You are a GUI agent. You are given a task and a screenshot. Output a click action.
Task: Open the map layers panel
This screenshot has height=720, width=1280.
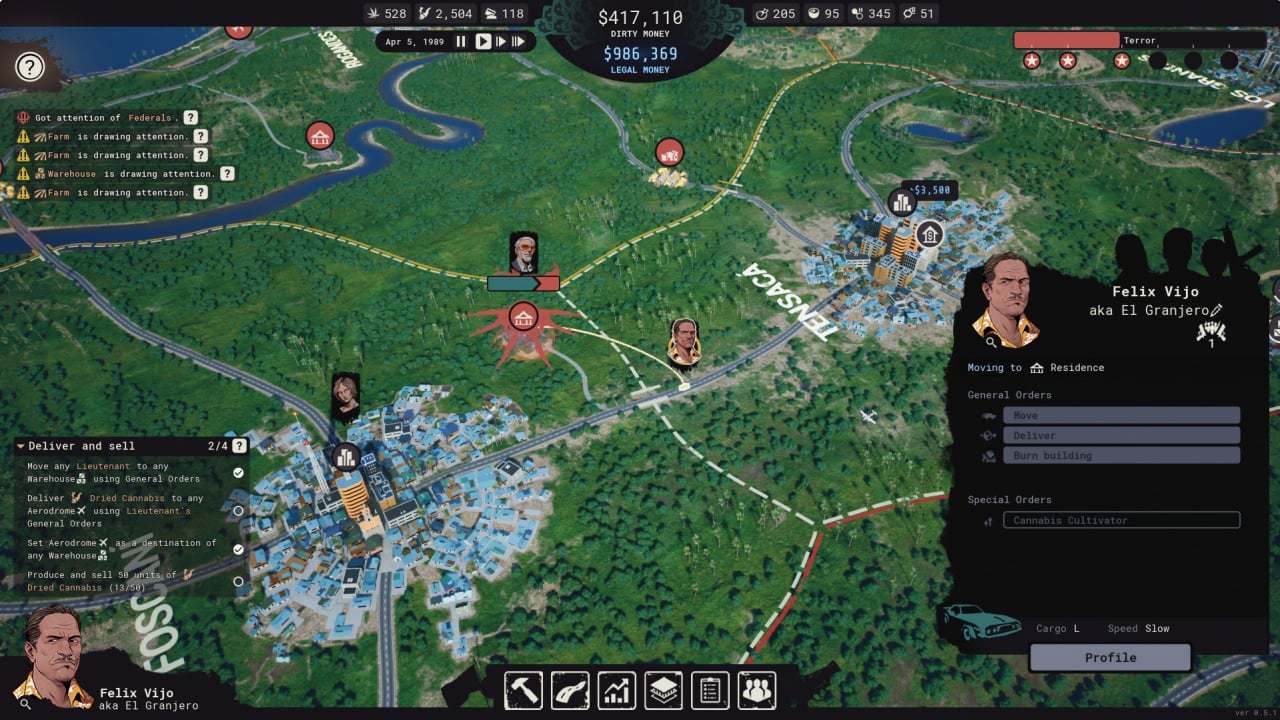click(663, 690)
